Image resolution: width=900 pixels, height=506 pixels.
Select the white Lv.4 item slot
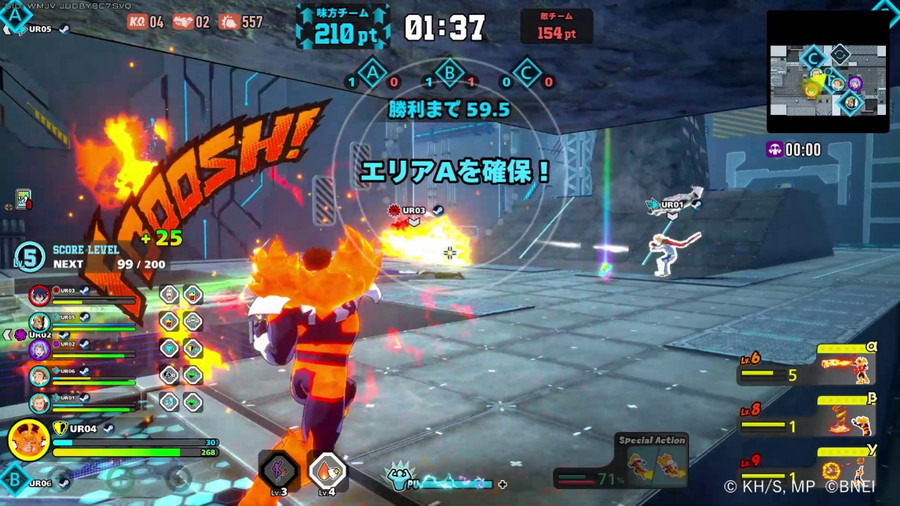[327, 470]
